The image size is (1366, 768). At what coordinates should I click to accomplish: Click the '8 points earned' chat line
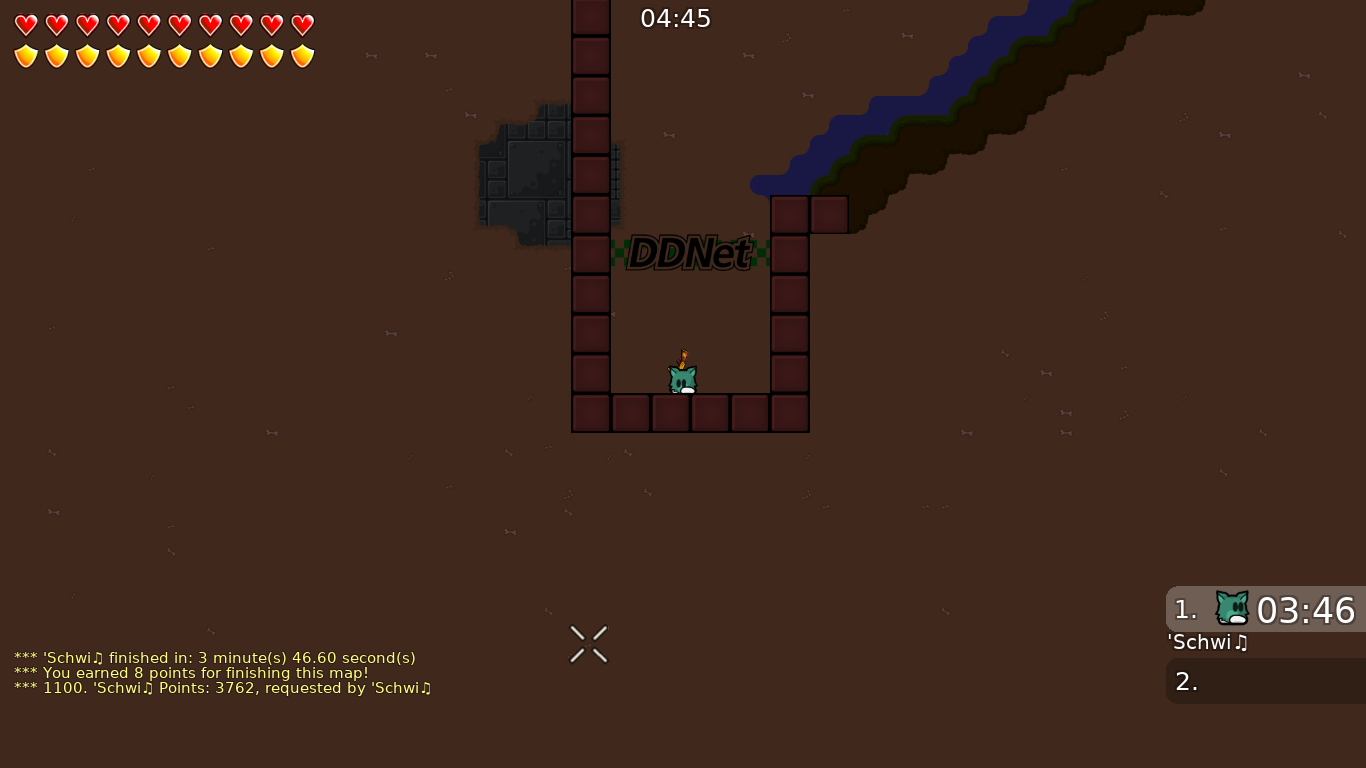tap(183, 673)
